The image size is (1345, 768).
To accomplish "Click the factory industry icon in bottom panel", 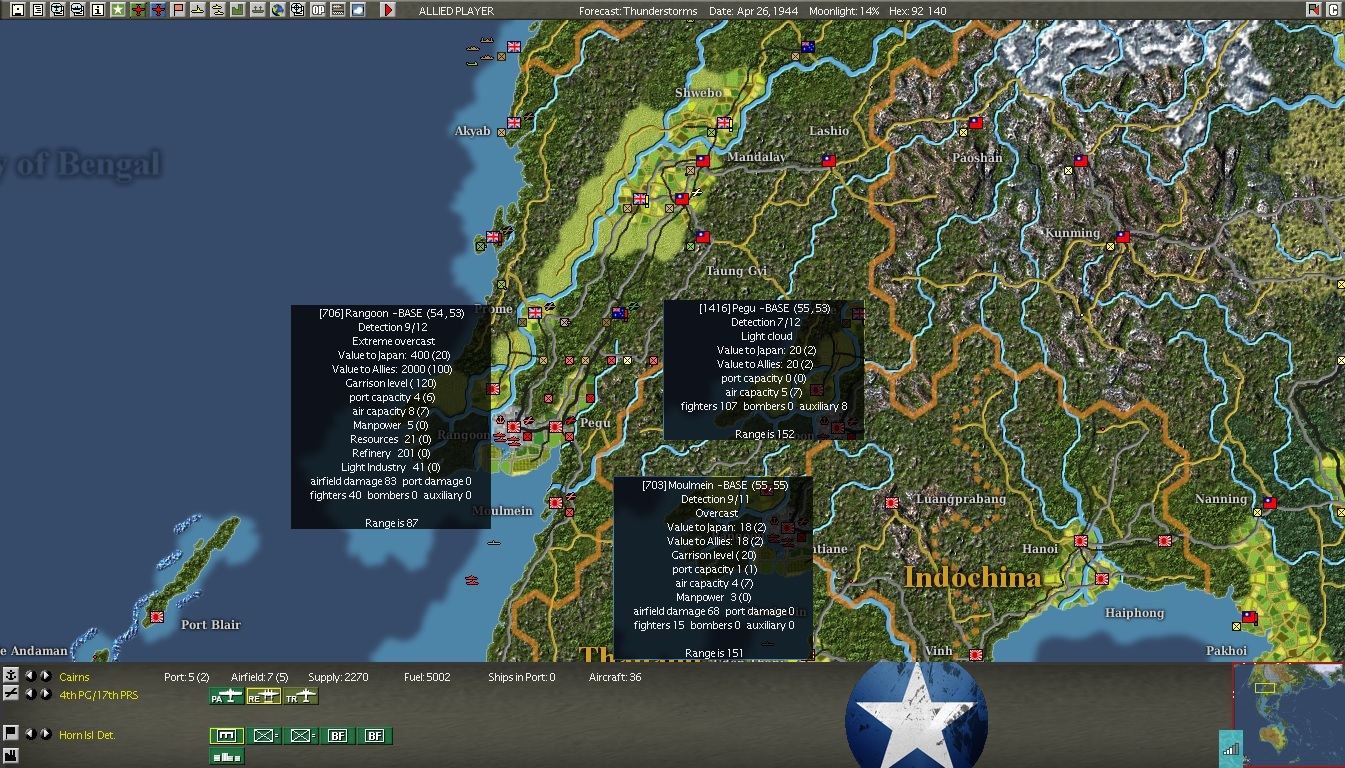I will tap(11, 754).
